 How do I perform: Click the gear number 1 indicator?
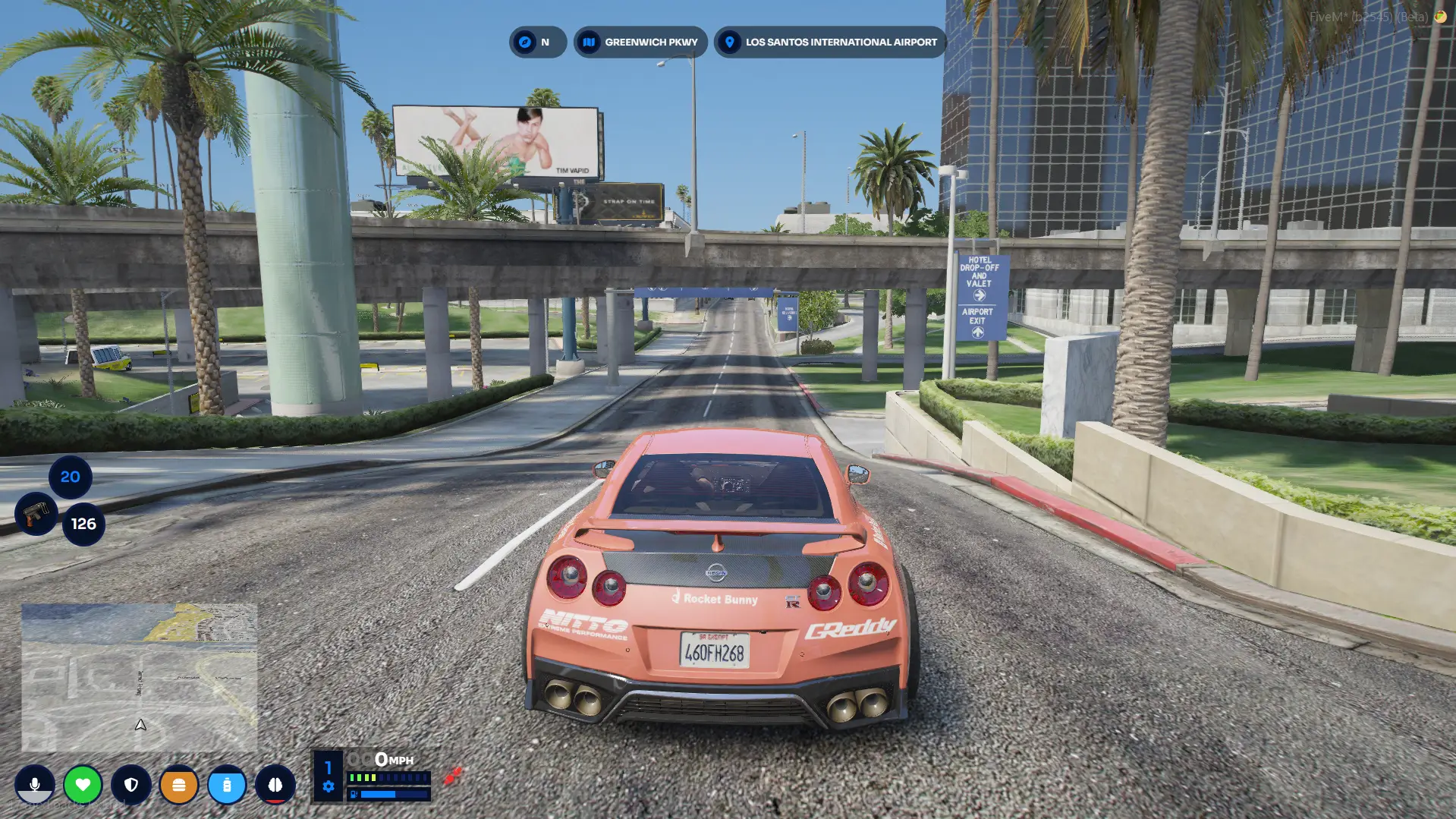328,767
